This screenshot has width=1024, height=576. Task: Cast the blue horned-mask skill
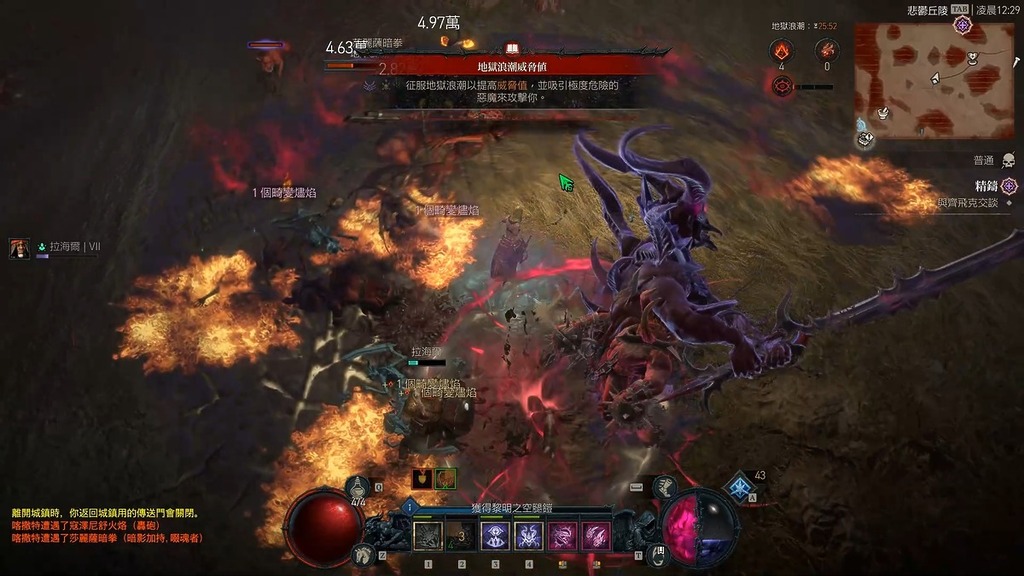coord(529,536)
